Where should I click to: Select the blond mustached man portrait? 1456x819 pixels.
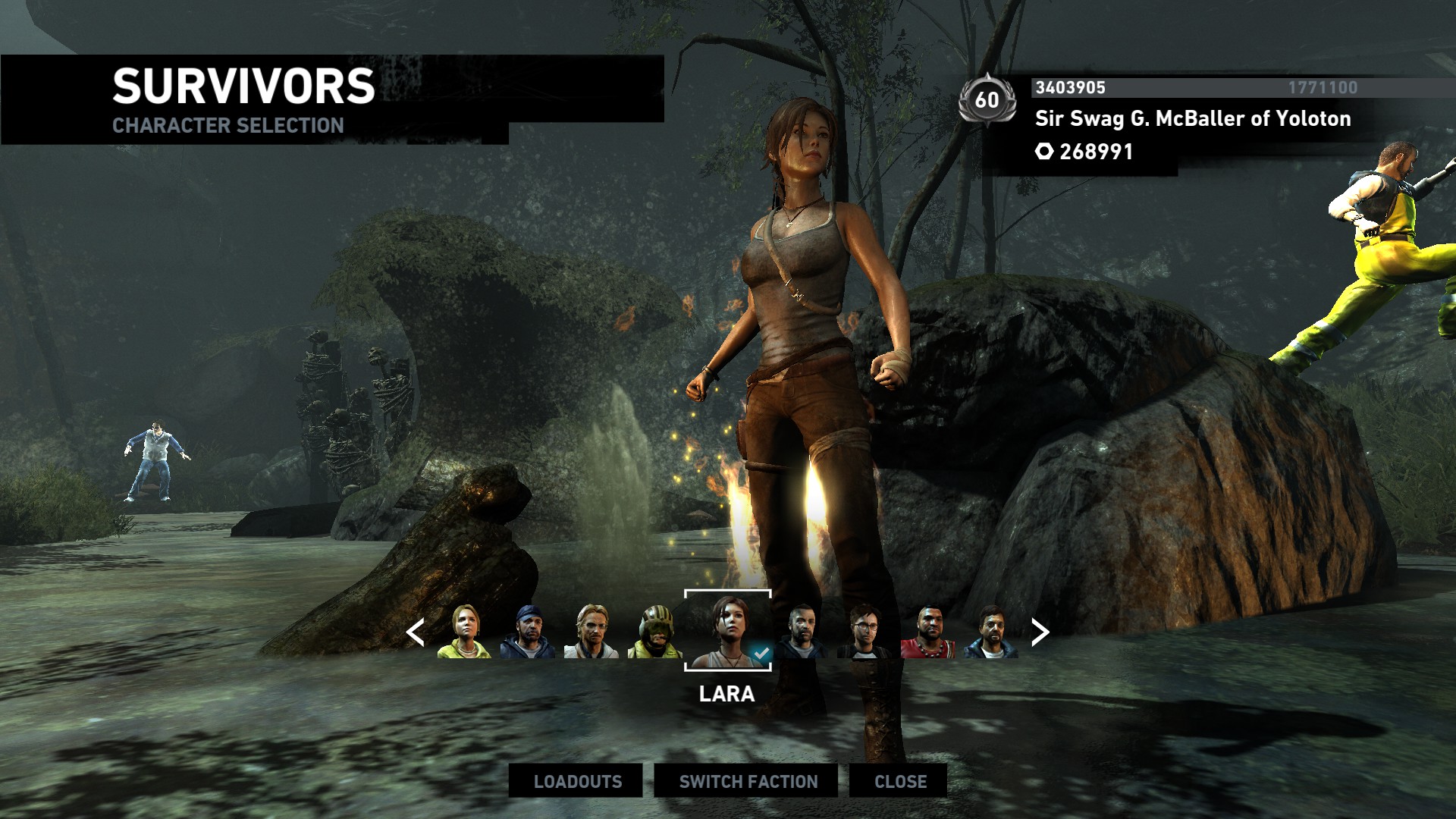[x=591, y=632]
